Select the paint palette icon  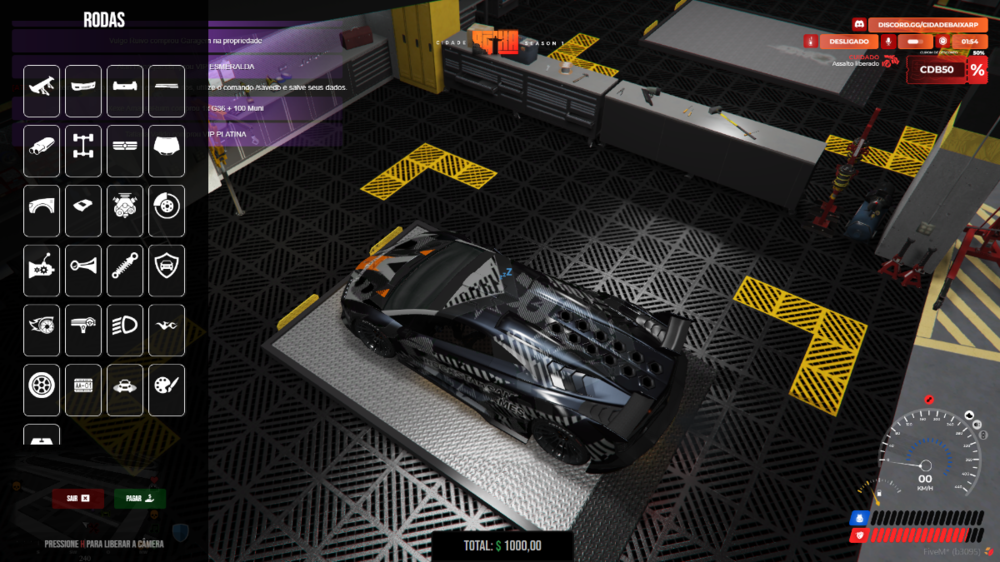point(167,390)
